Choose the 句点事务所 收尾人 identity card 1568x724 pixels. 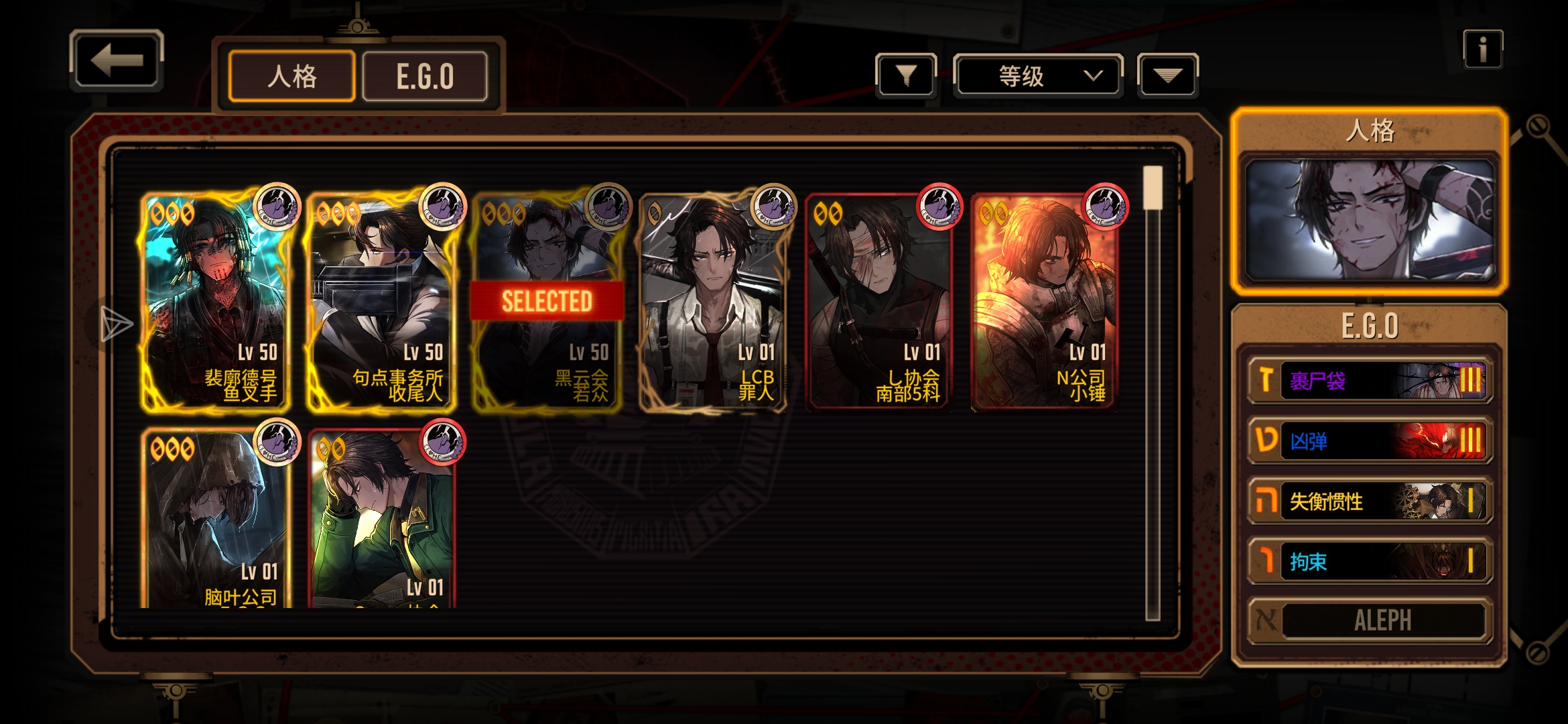click(381, 302)
